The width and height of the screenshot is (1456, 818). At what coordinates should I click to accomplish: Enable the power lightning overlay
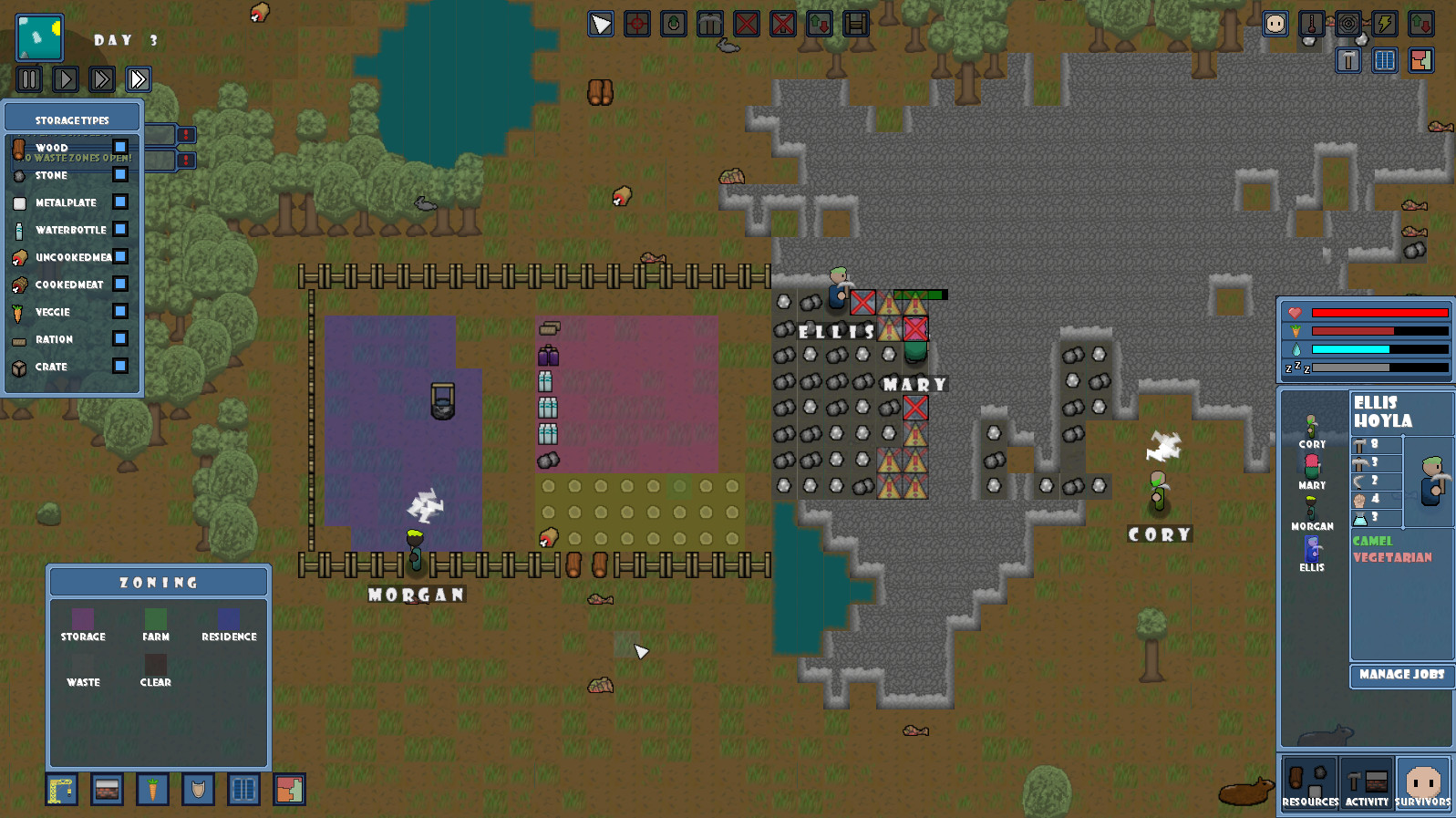tap(1385, 25)
